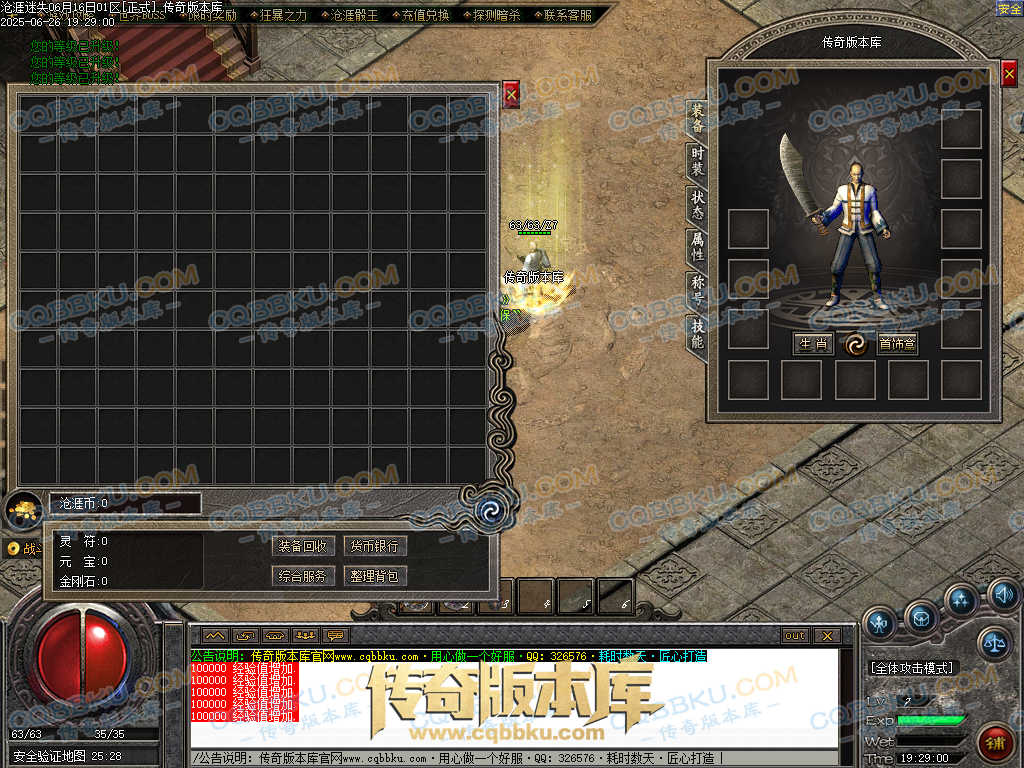This screenshot has width=1024, height=768.
Task: Open 综合服务 general services
Action: coord(302,576)
